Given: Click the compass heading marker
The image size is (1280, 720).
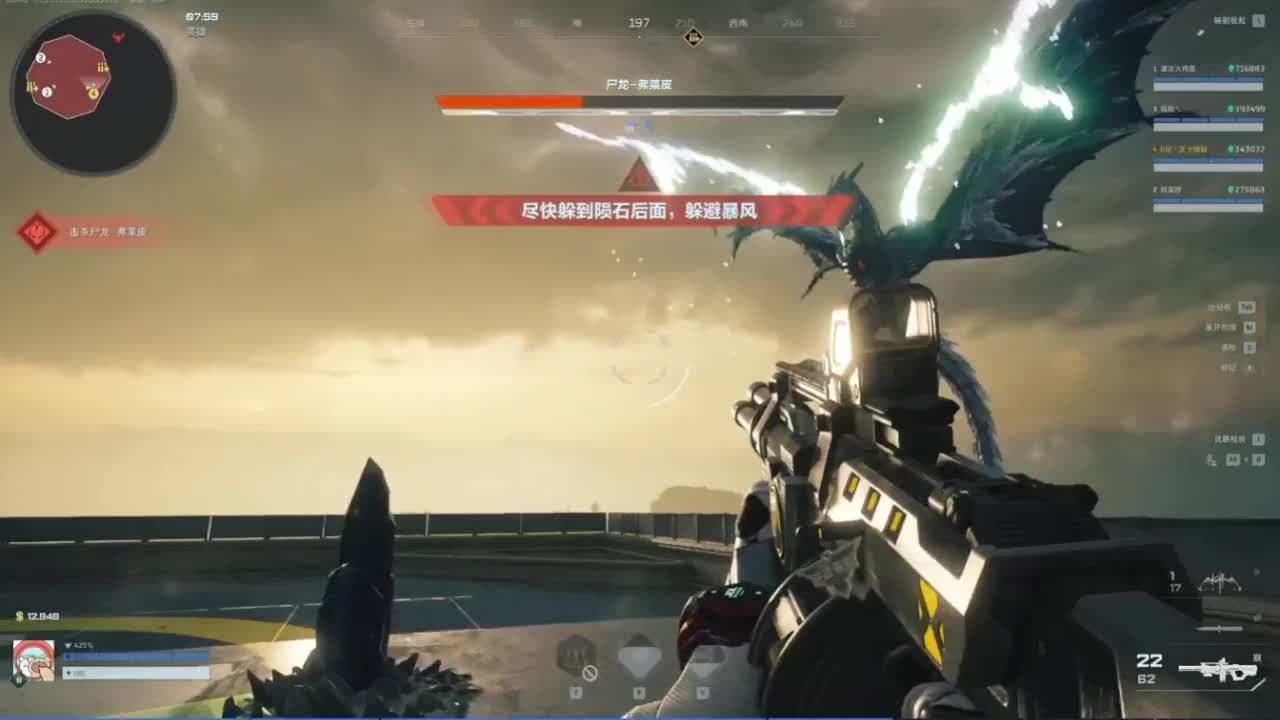Looking at the screenshot, I should [693, 38].
